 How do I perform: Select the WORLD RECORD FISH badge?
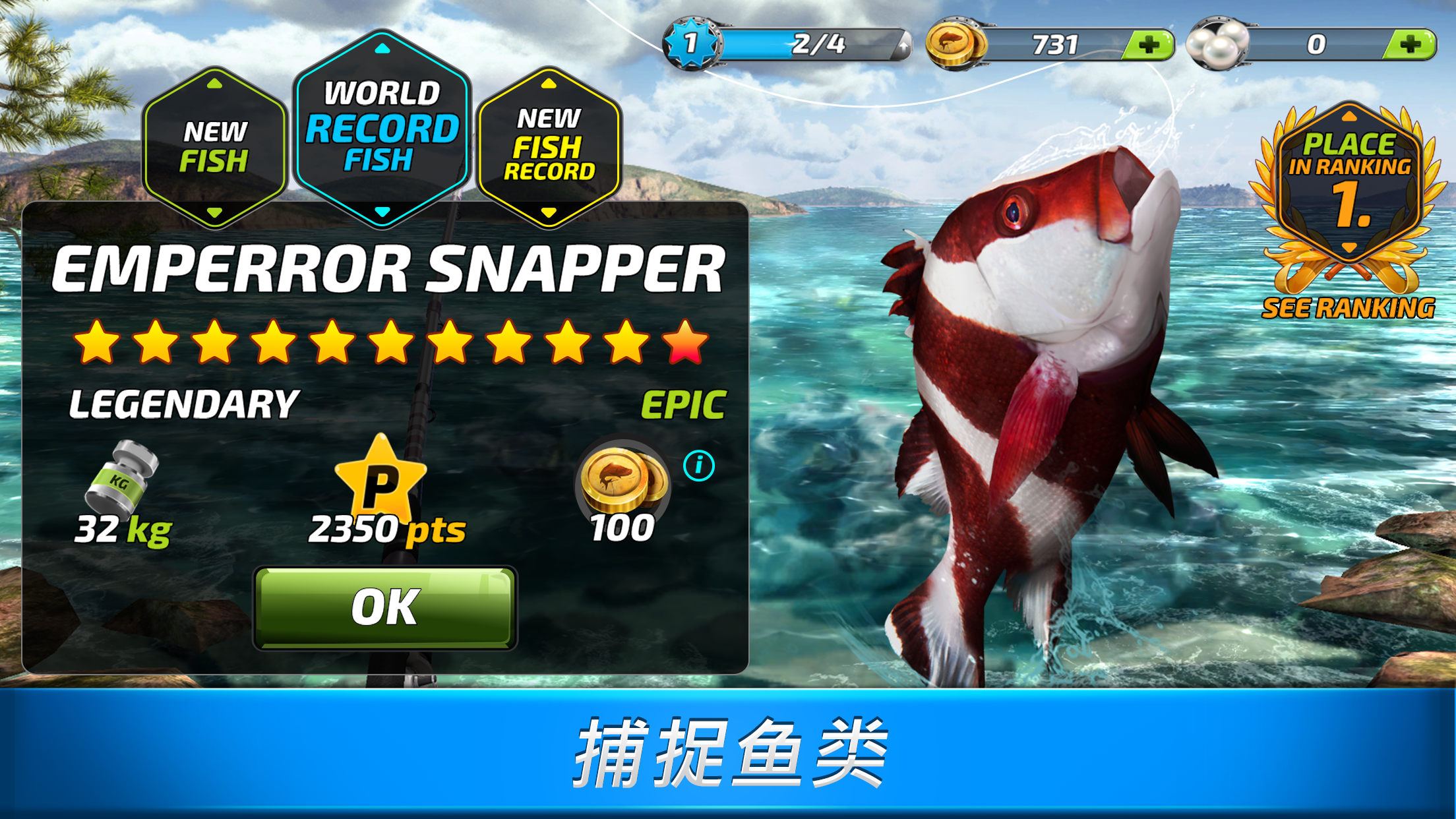[x=381, y=127]
